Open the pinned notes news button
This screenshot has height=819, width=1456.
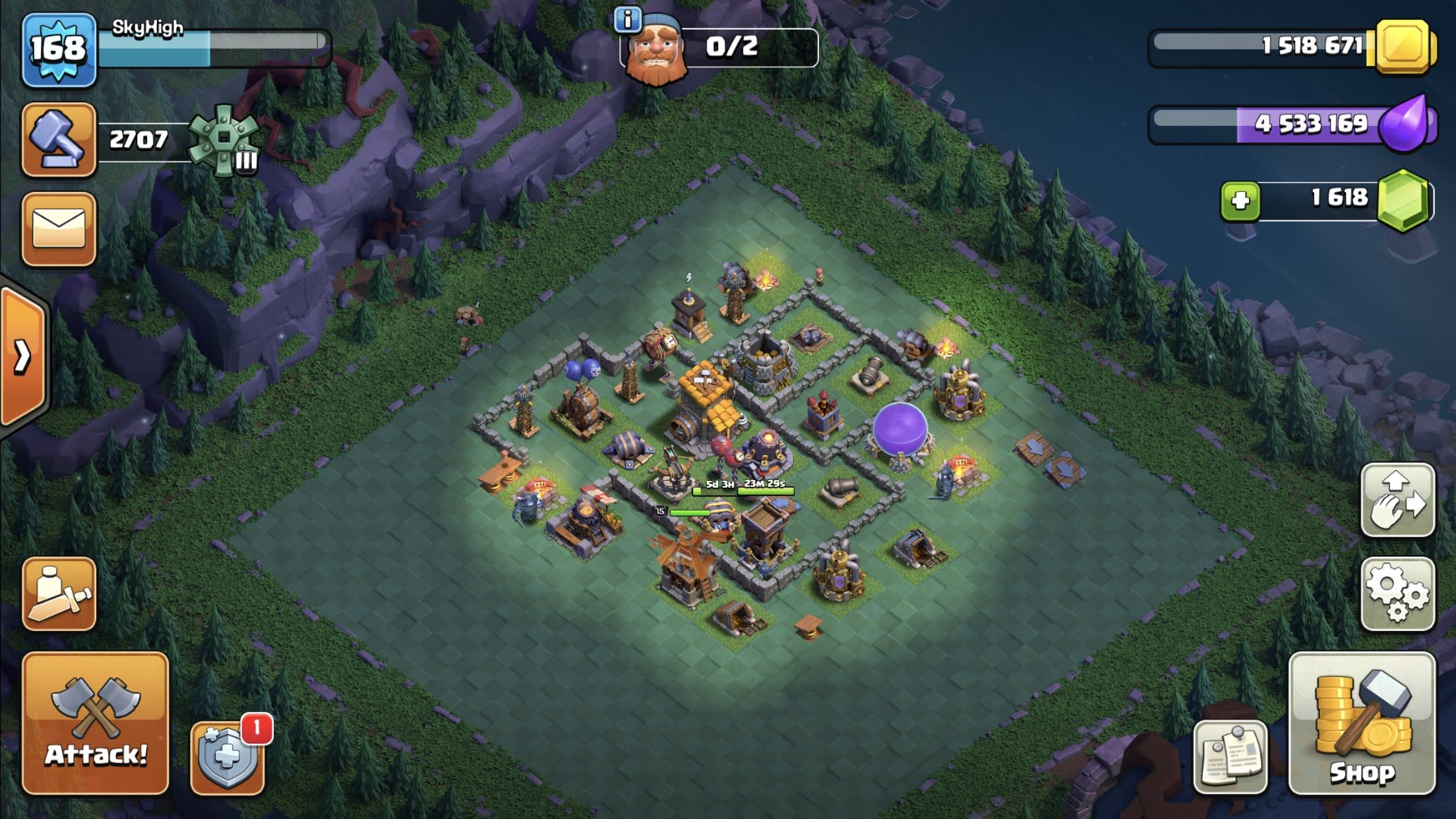(1230, 757)
